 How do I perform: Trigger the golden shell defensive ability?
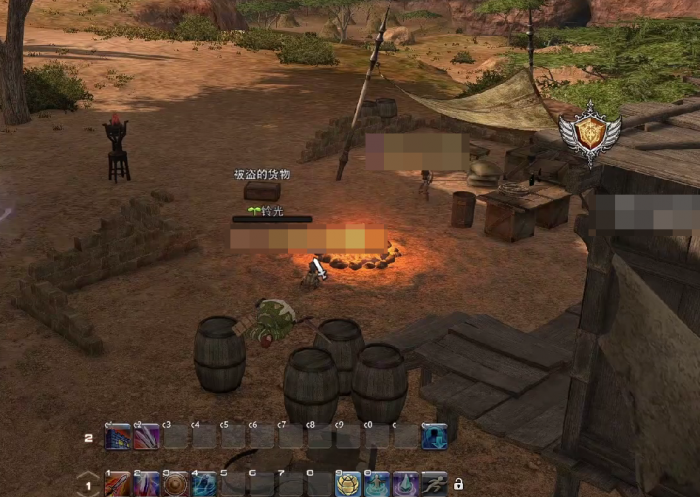click(348, 484)
